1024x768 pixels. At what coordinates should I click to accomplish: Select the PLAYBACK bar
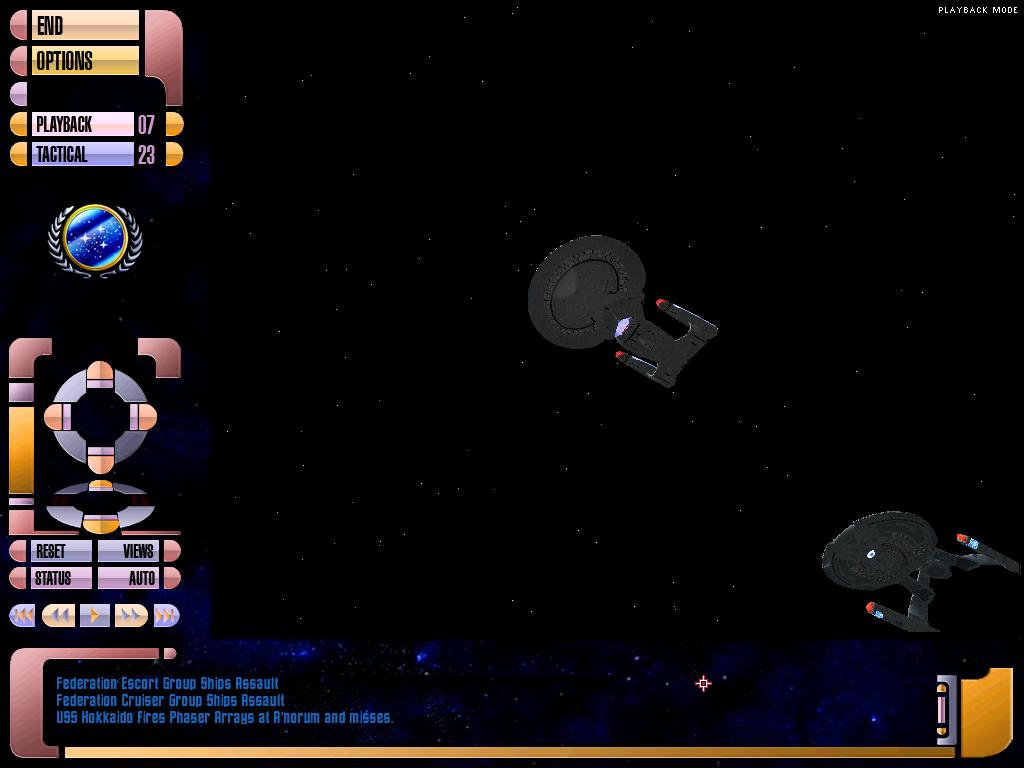tap(82, 125)
